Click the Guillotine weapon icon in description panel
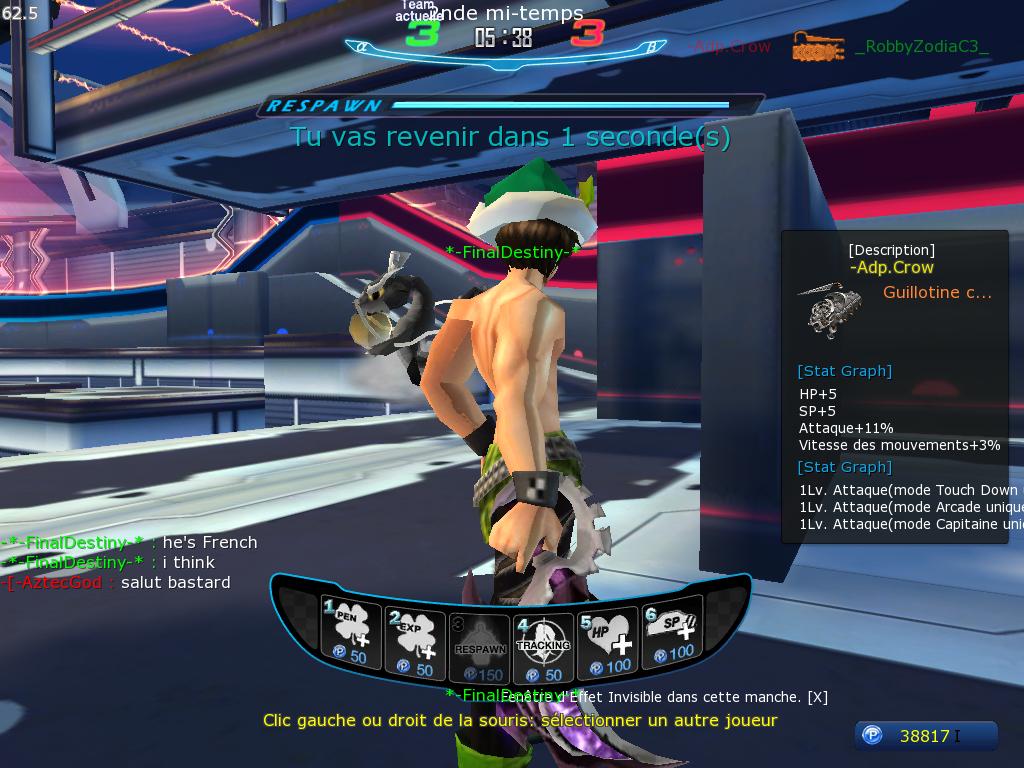 tap(830, 310)
